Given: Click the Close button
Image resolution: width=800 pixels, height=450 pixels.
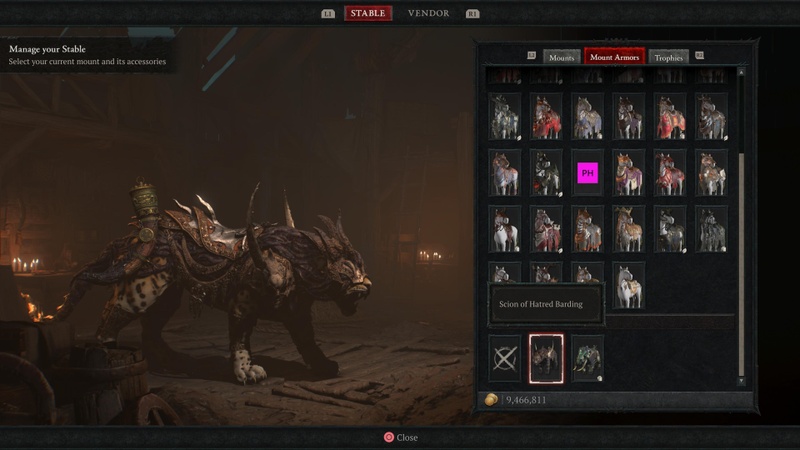Looking at the screenshot, I should pyautogui.click(x=400, y=437).
